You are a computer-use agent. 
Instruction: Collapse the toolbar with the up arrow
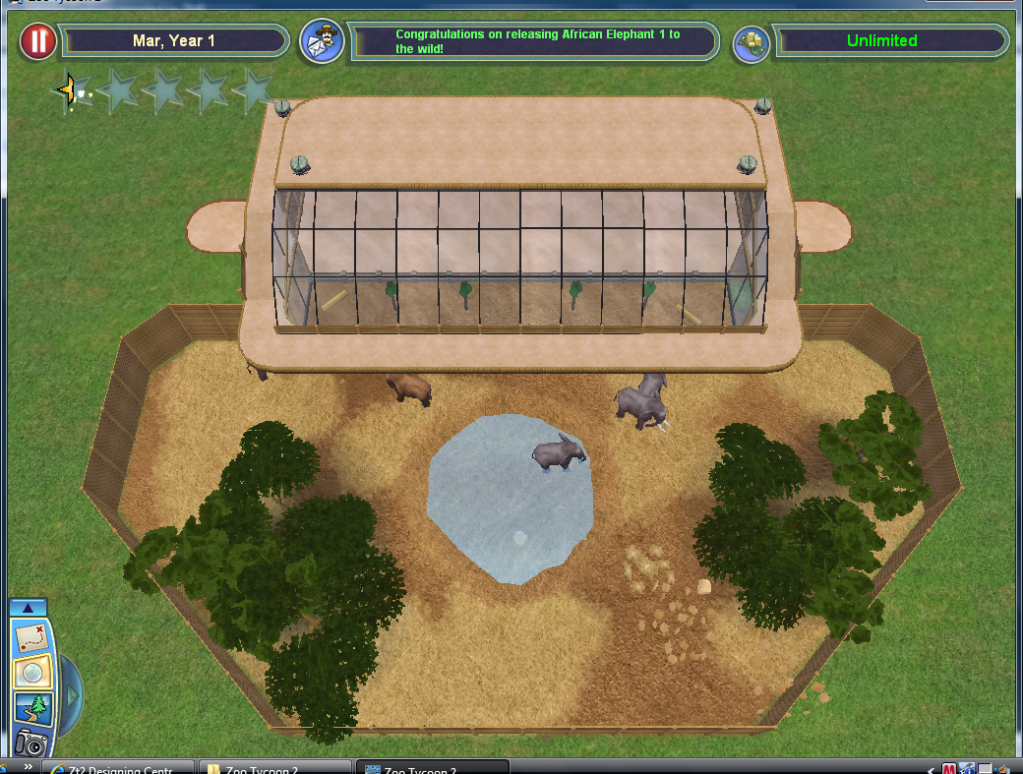click(28, 607)
